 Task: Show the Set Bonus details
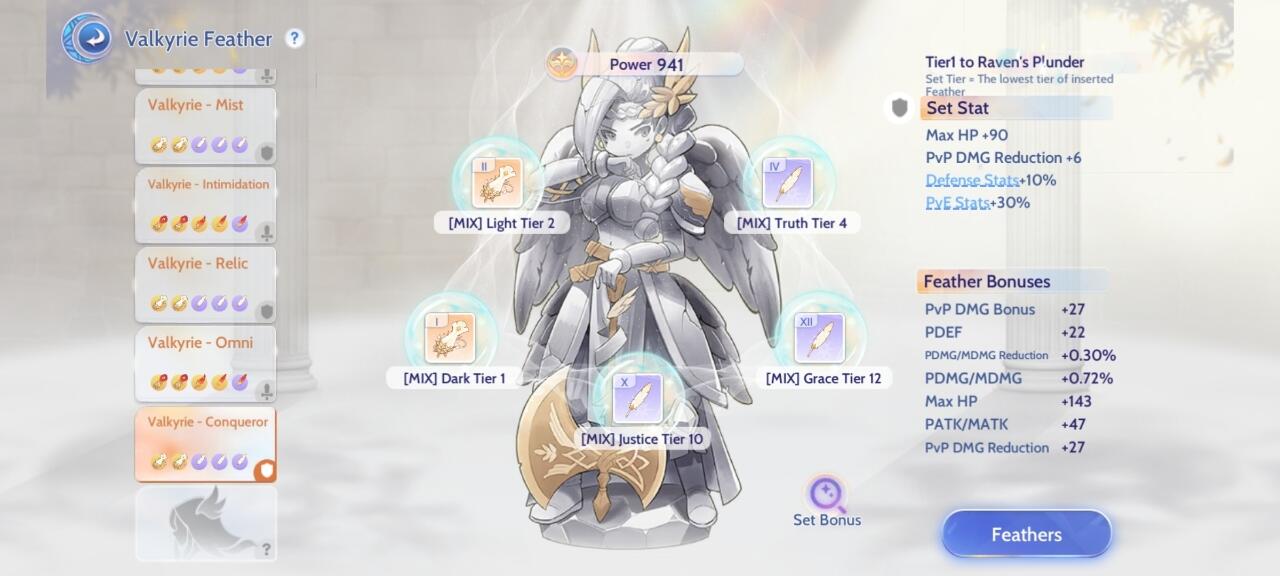(x=827, y=498)
